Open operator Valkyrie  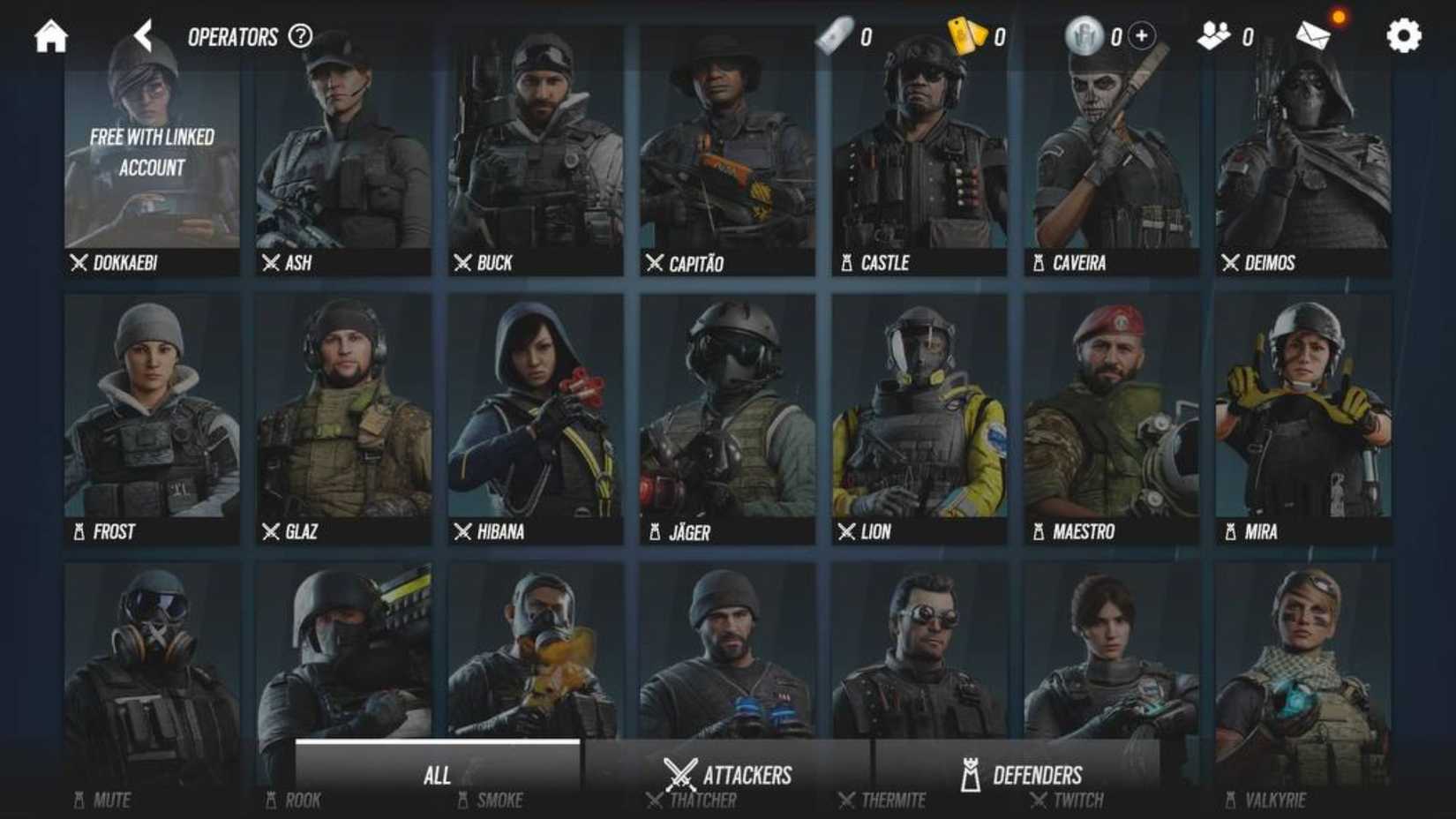coord(1301,680)
